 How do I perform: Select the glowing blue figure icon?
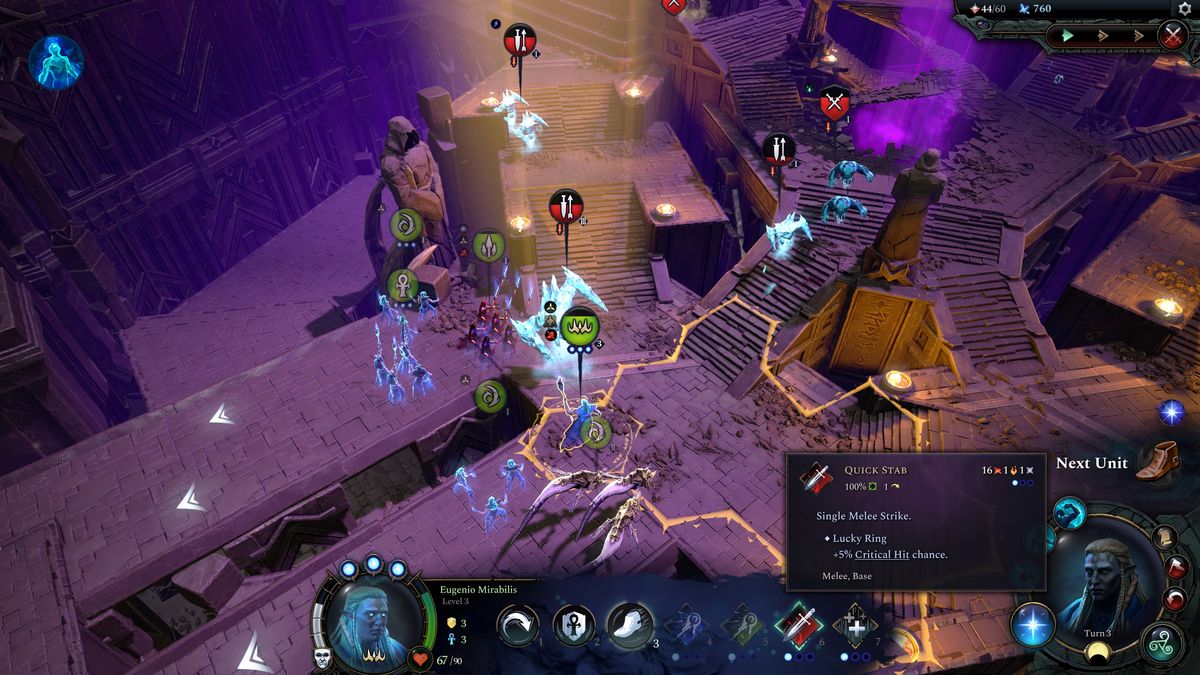(x=55, y=61)
